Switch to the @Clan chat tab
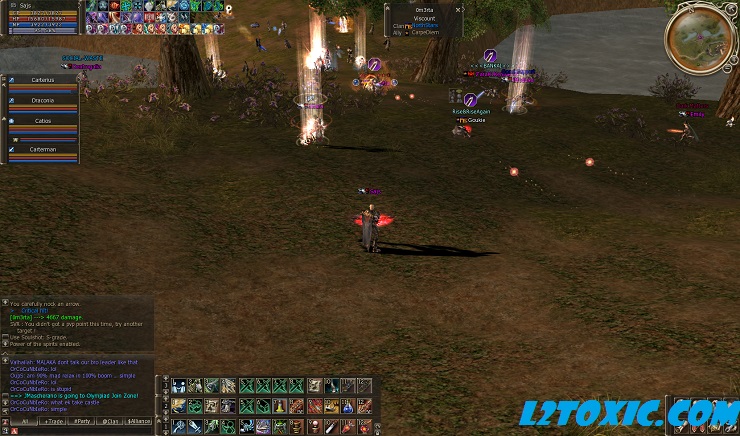 click(110, 423)
